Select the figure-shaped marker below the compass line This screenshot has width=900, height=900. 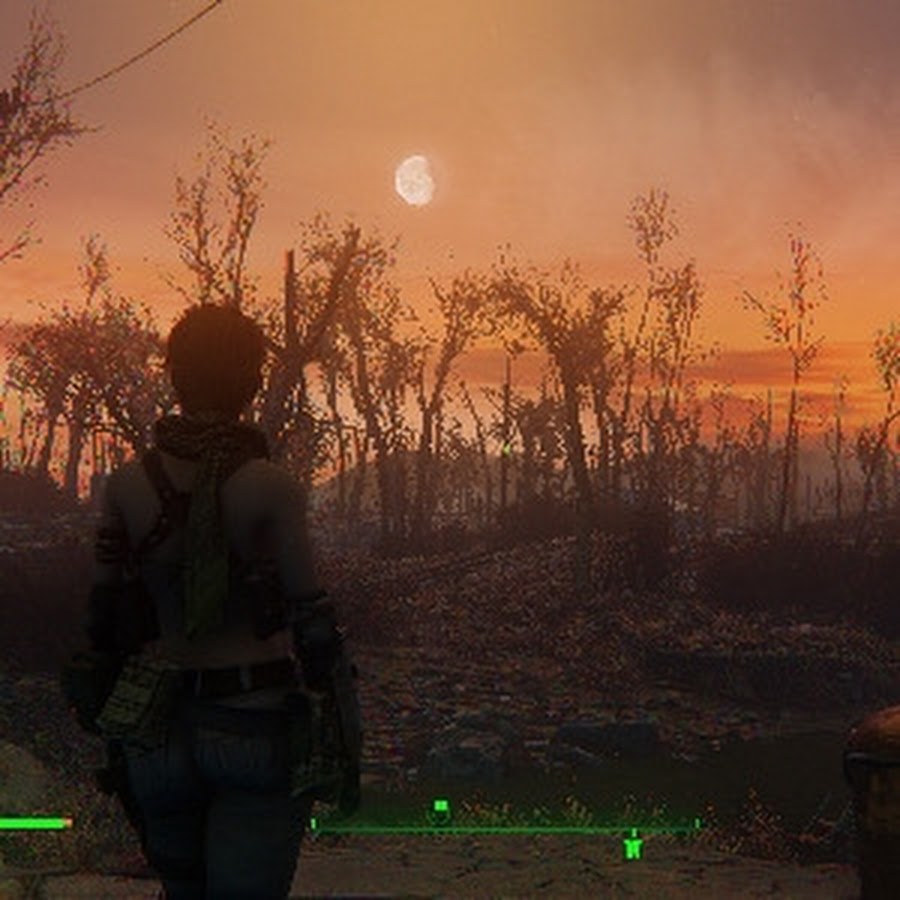632,846
